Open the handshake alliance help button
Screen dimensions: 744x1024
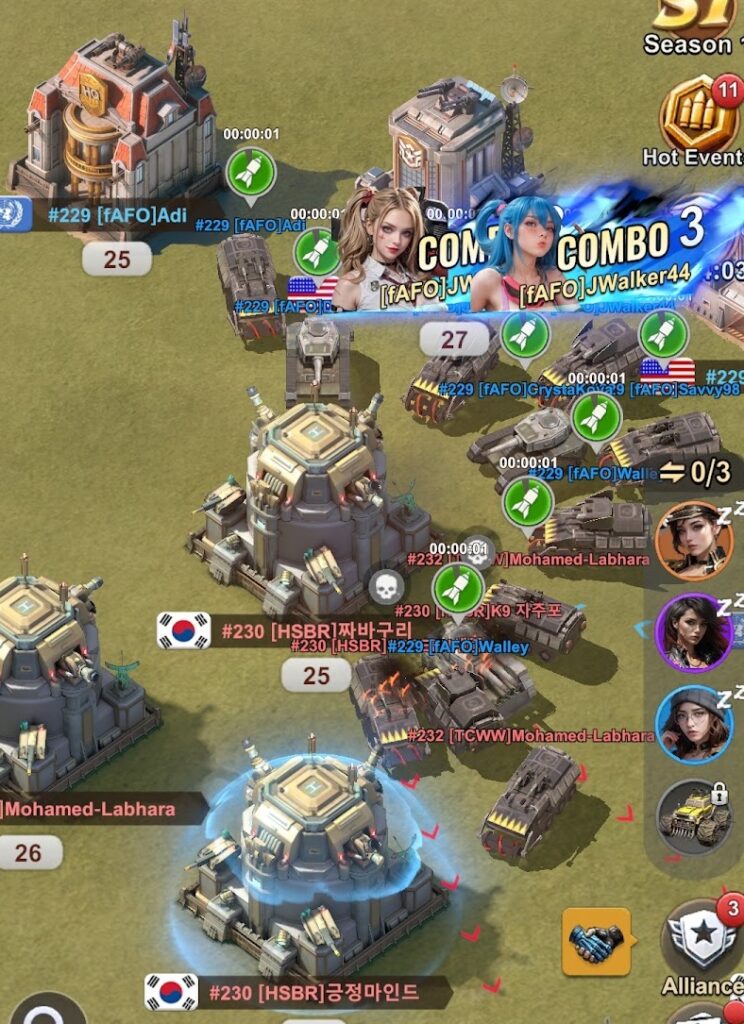pos(596,941)
